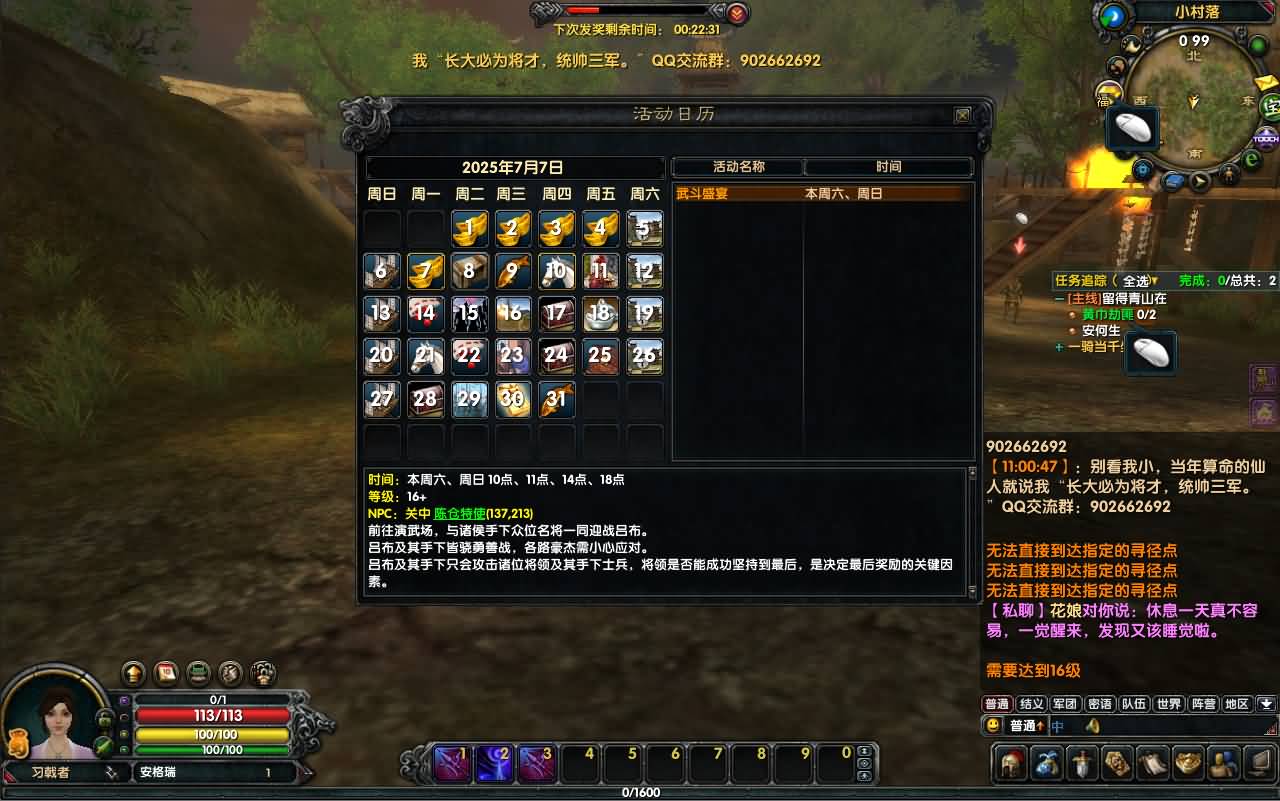Click the player character portrait
This screenshot has width=1280, height=801.
point(56,720)
